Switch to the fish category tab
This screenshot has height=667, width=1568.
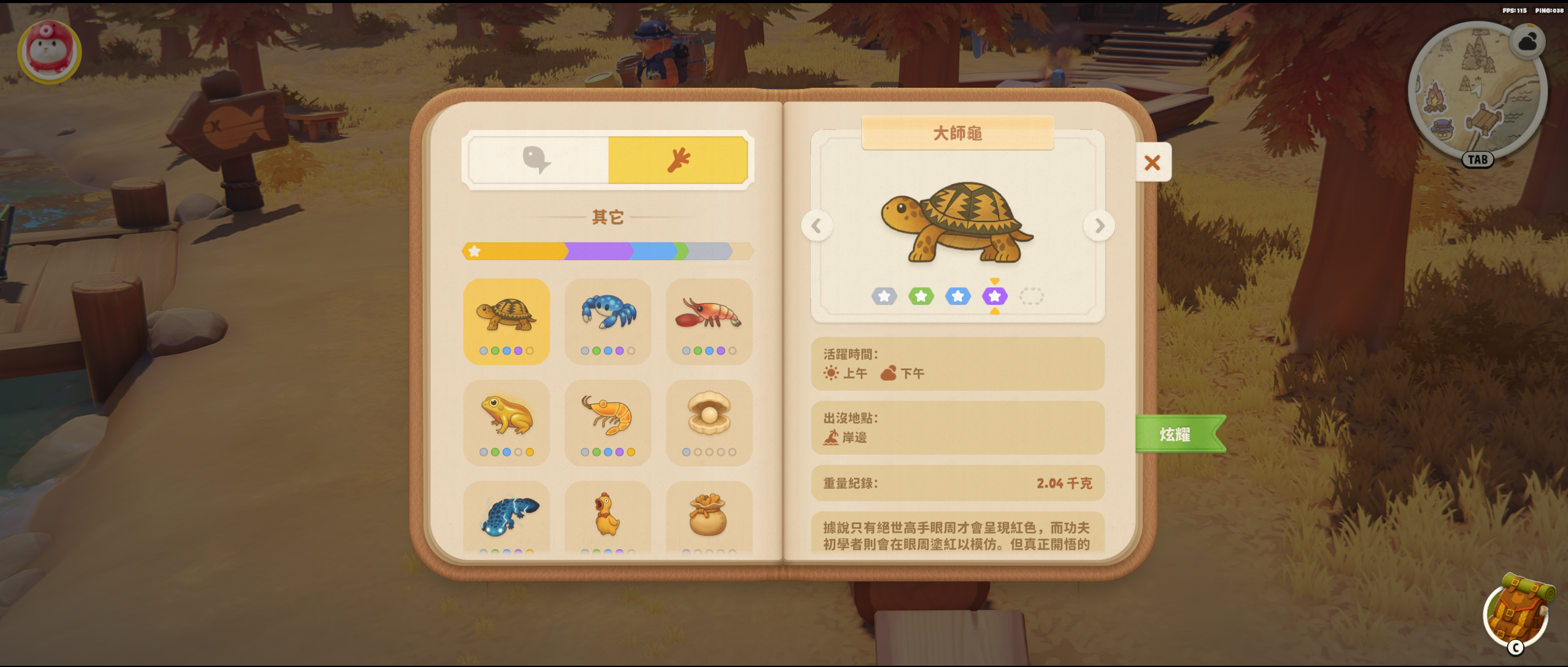(538, 160)
